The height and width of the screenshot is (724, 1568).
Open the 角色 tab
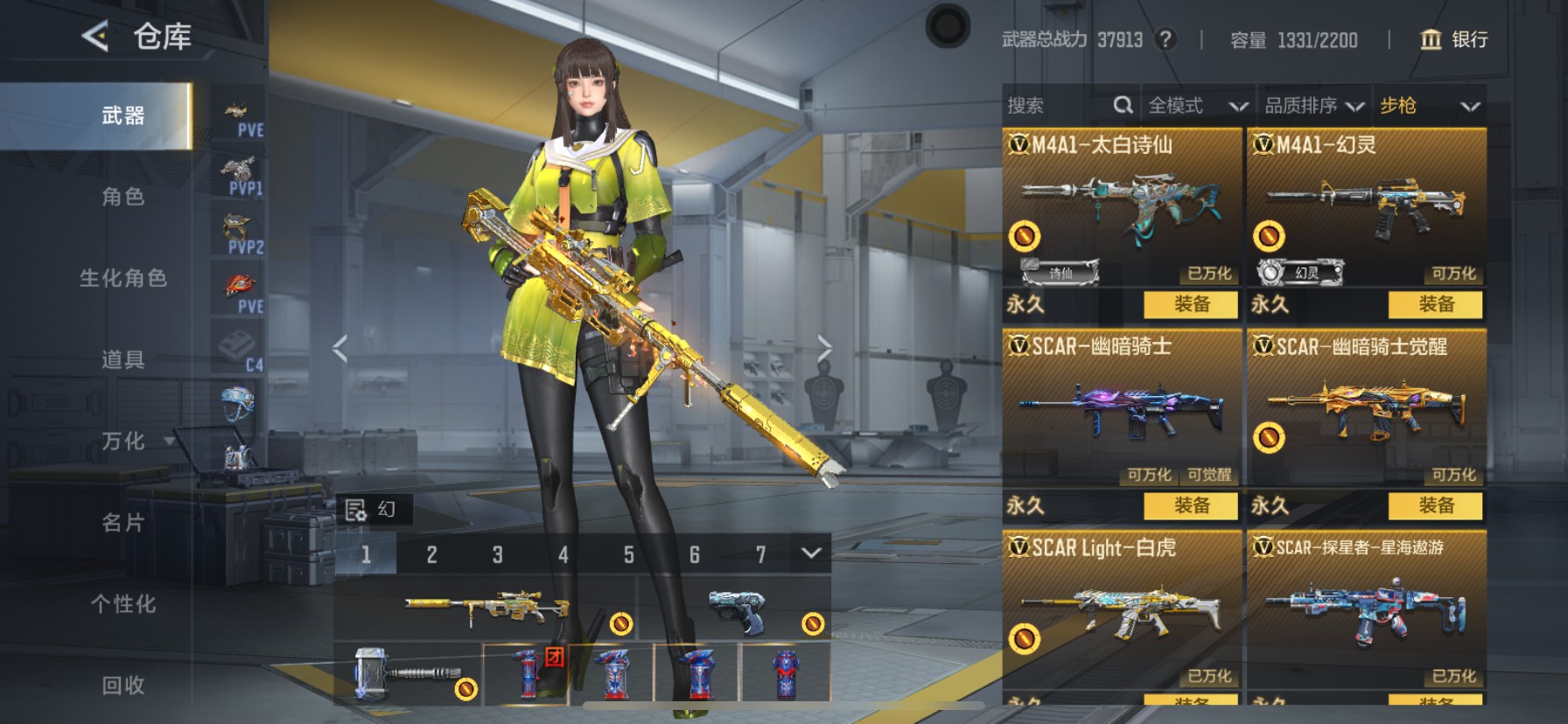pos(122,197)
